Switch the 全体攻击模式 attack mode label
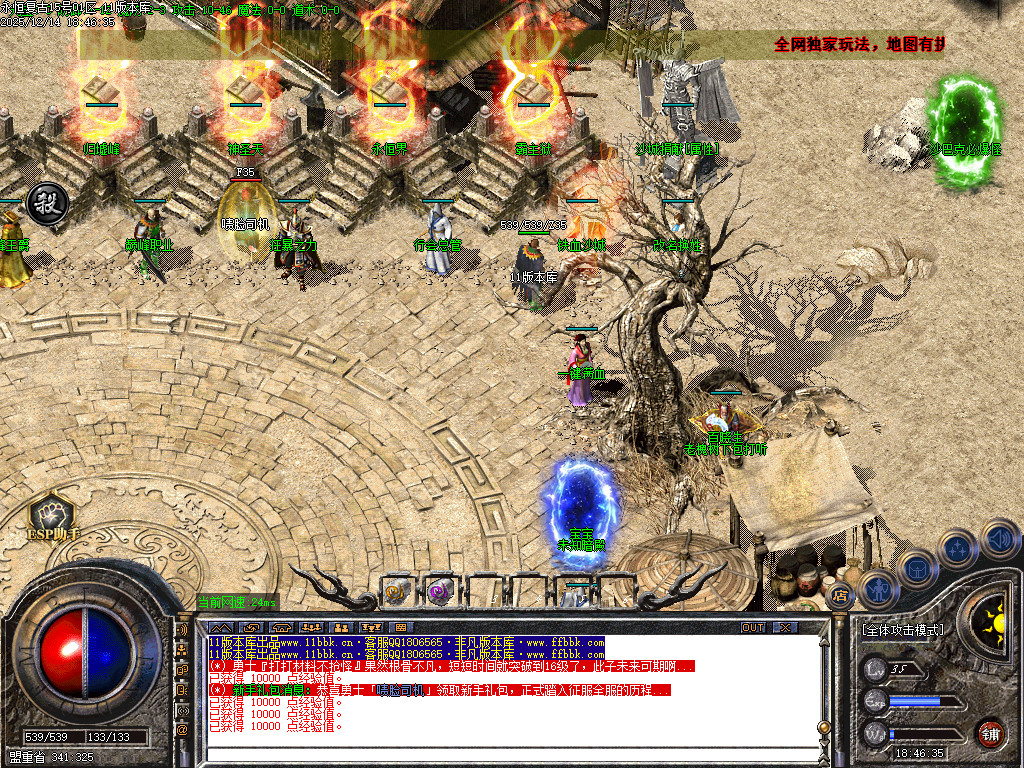Viewport: 1024px width, 768px height. pos(902,631)
